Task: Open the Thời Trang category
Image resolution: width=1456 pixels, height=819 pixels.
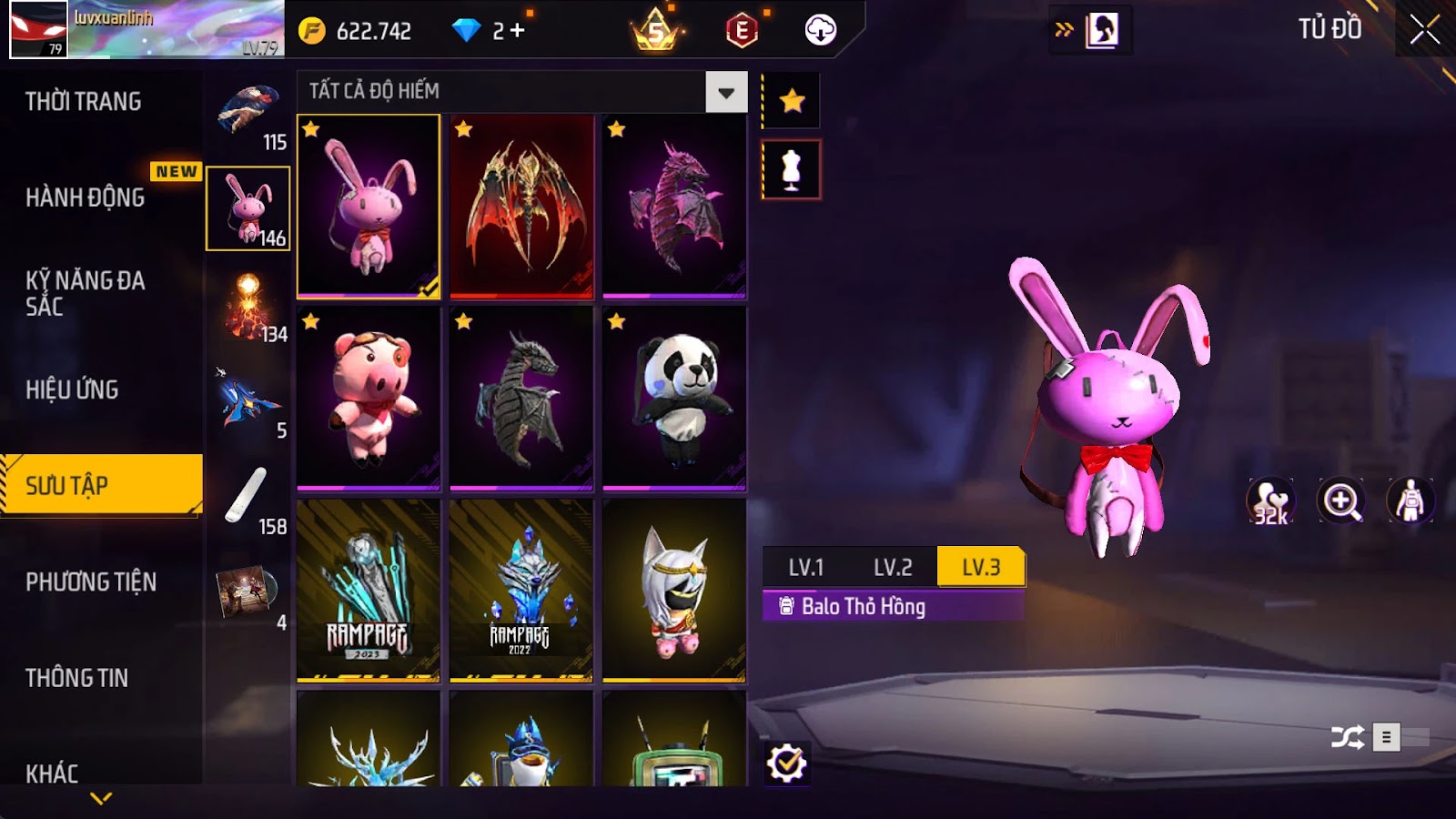Action: pyautogui.click(x=84, y=101)
